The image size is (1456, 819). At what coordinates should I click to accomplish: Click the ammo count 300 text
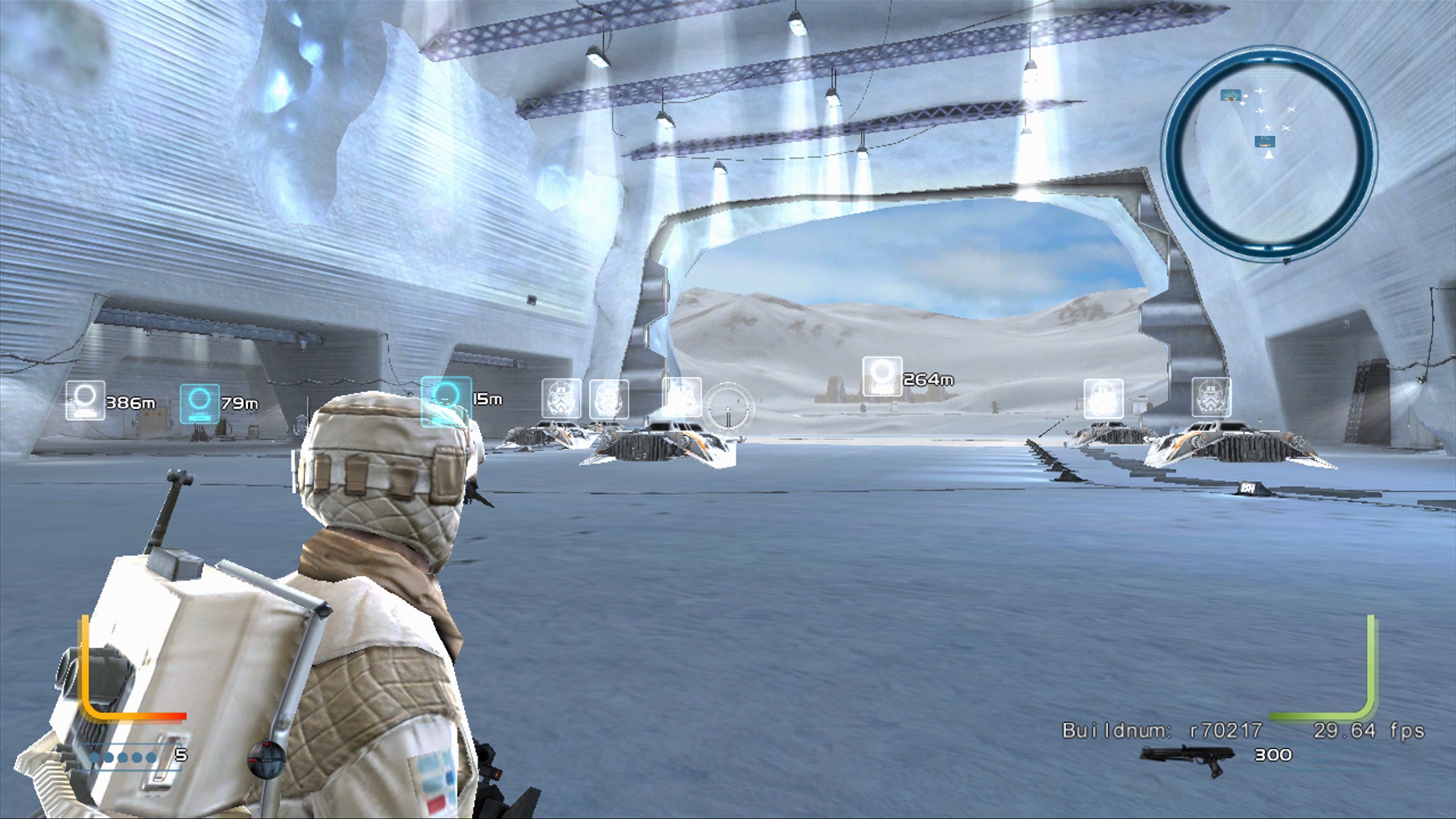pyautogui.click(x=1275, y=755)
